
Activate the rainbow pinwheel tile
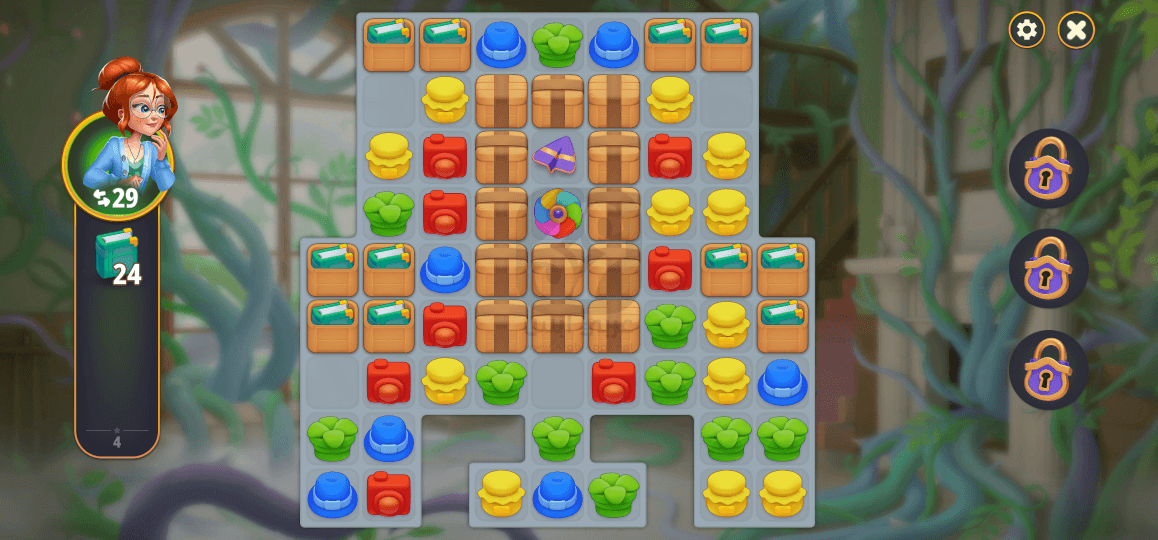[557, 212]
